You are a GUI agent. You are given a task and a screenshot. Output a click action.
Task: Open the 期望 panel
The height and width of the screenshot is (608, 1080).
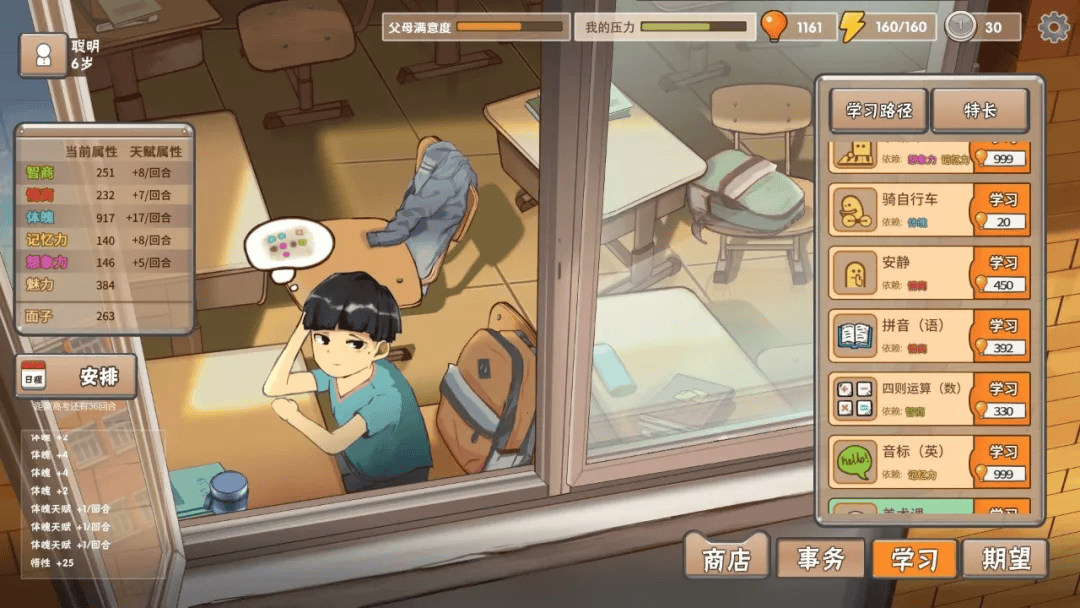pyautogui.click(x=1005, y=558)
